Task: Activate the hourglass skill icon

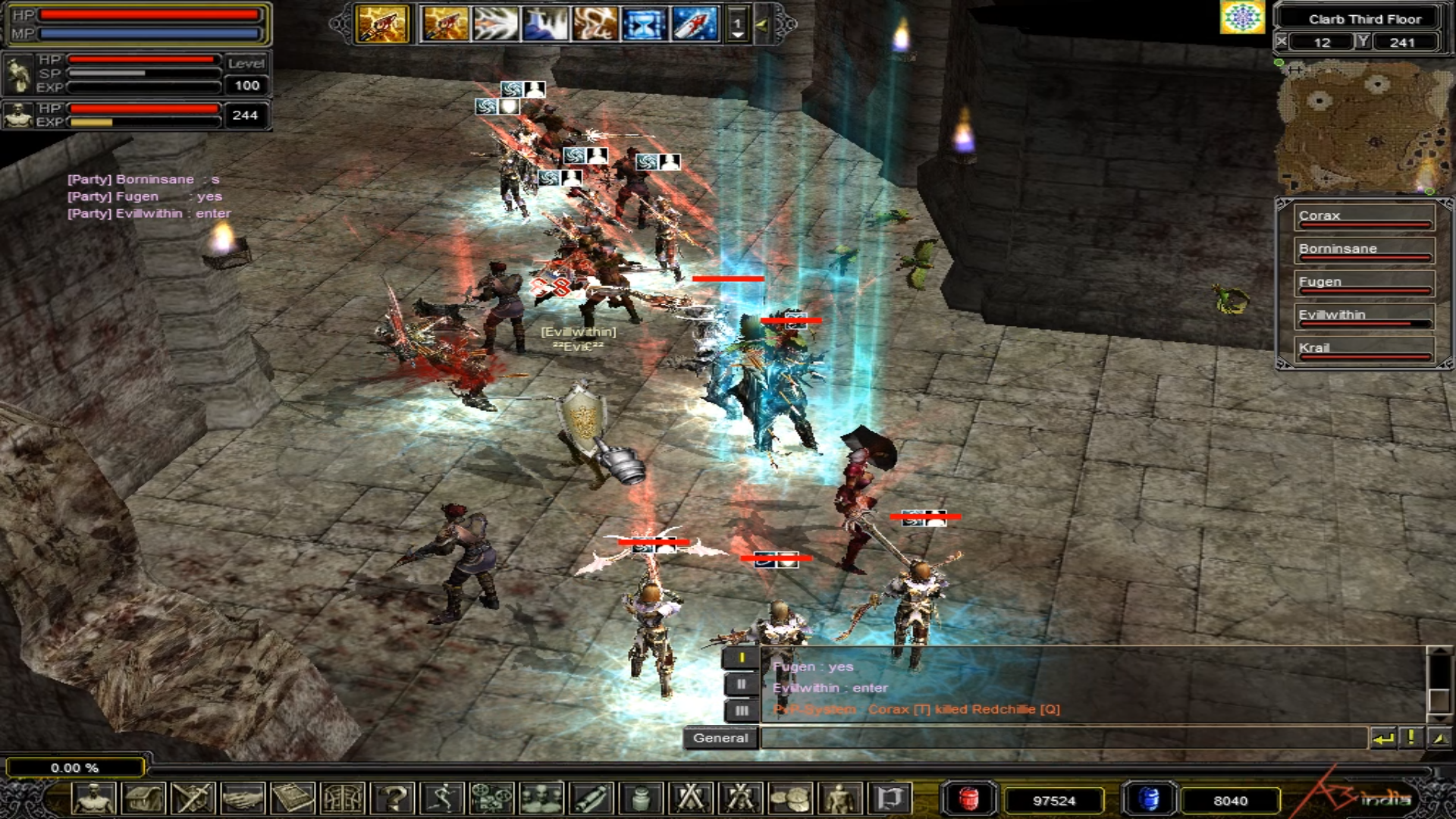Action: click(x=644, y=24)
